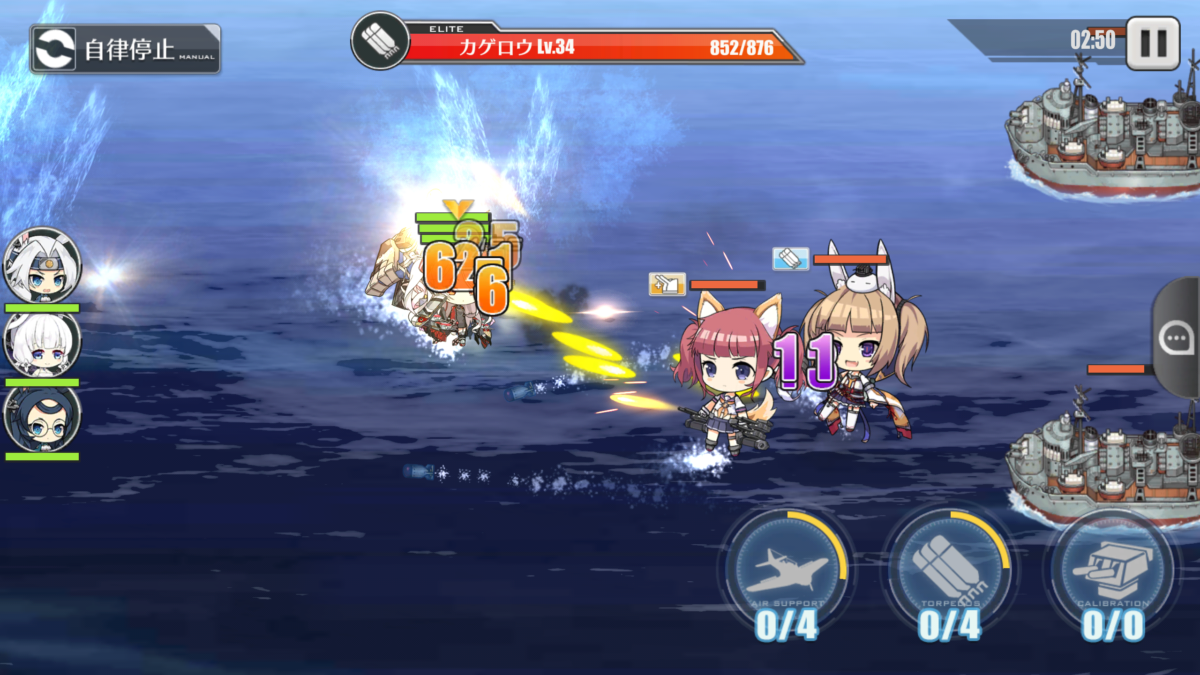The height and width of the screenshot is (675, 1200).
Task: Select the silver-haired headband ship portrait
Action: click(42, 266)
